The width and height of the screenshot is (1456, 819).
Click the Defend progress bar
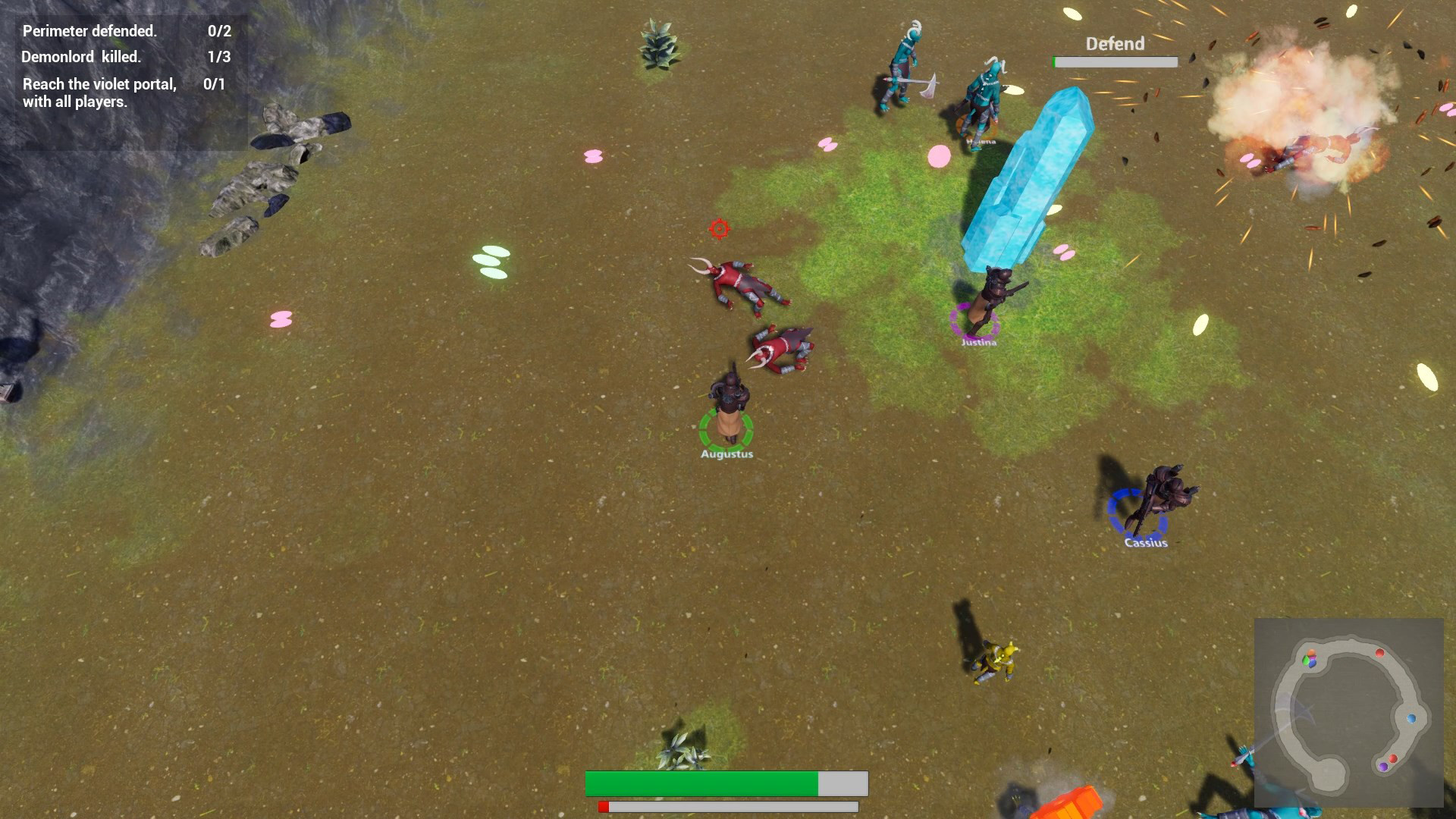pyautogui.click(x=1114, y=61)
